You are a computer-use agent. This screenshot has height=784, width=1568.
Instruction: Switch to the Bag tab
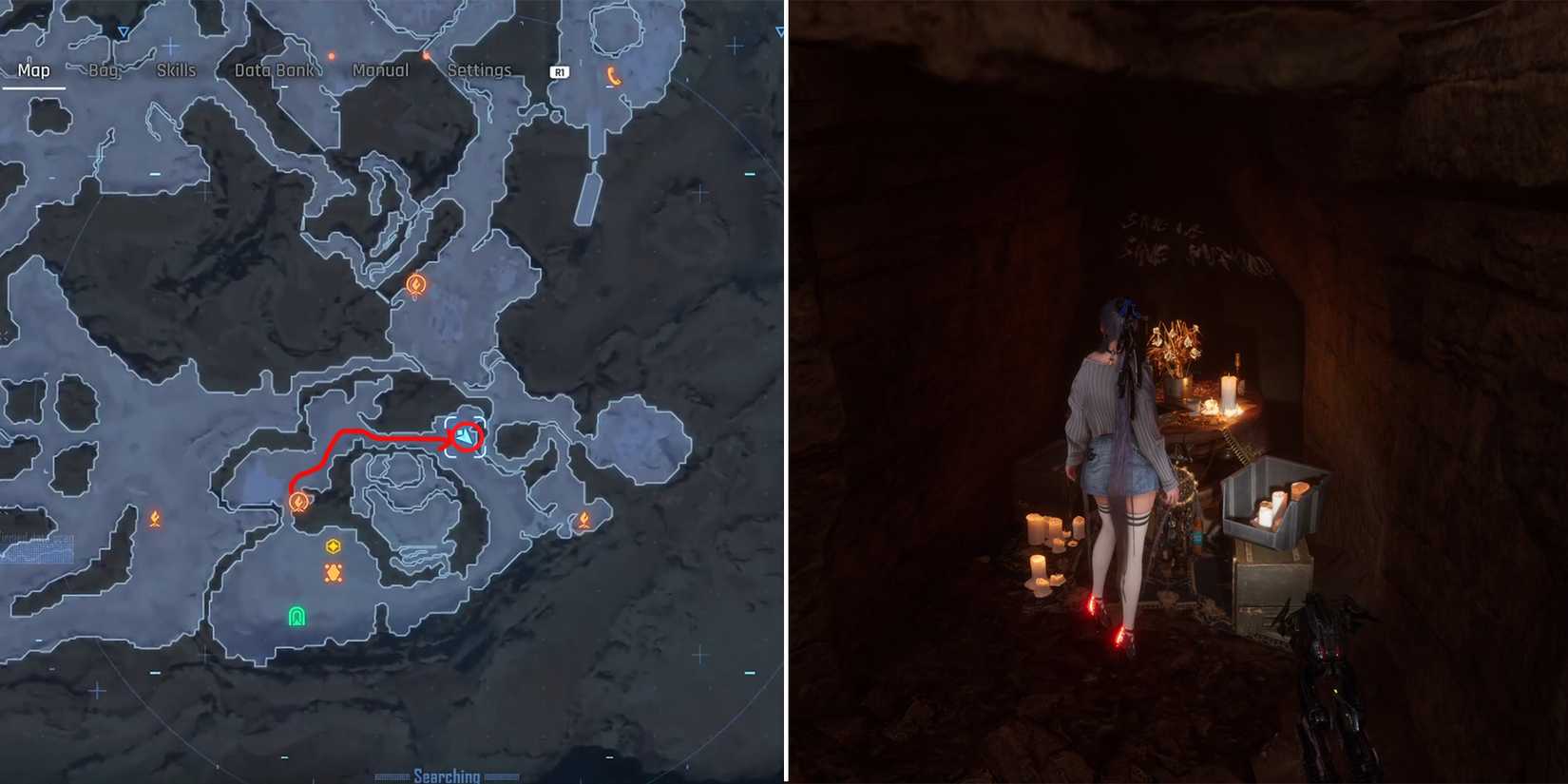pos(103,69)
